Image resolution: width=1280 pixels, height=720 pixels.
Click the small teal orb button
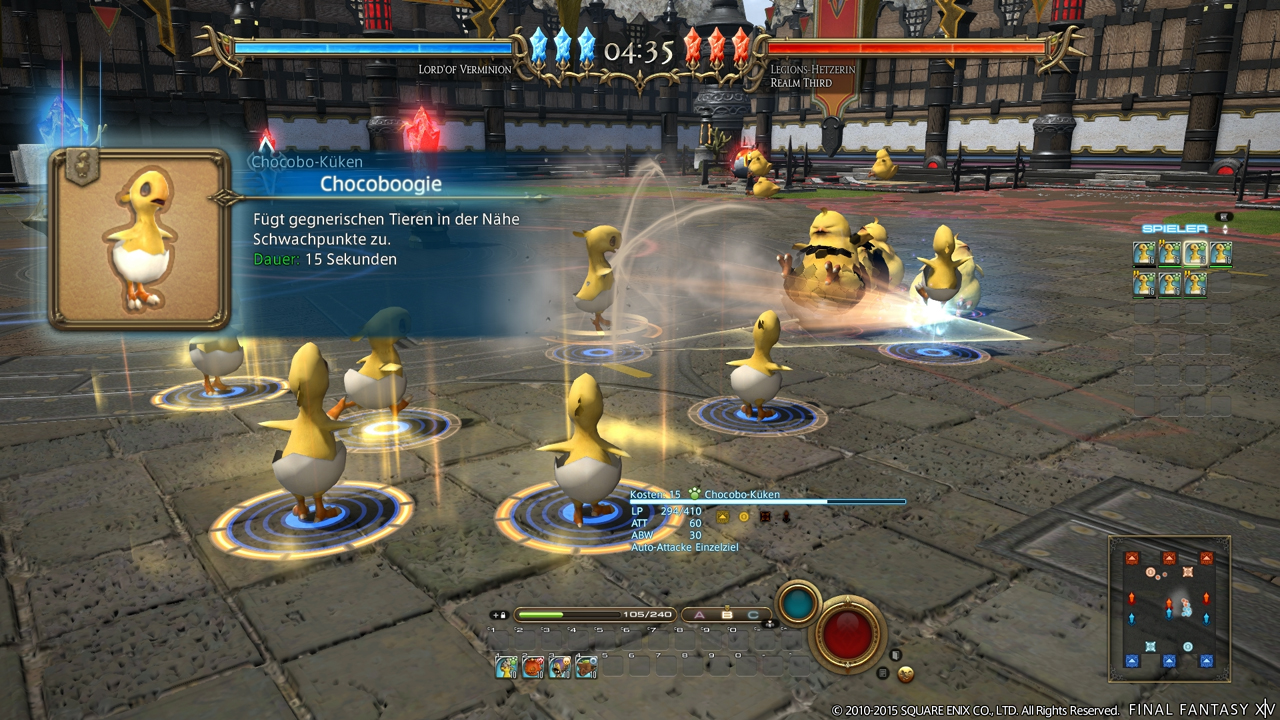(x=797, y=603)
